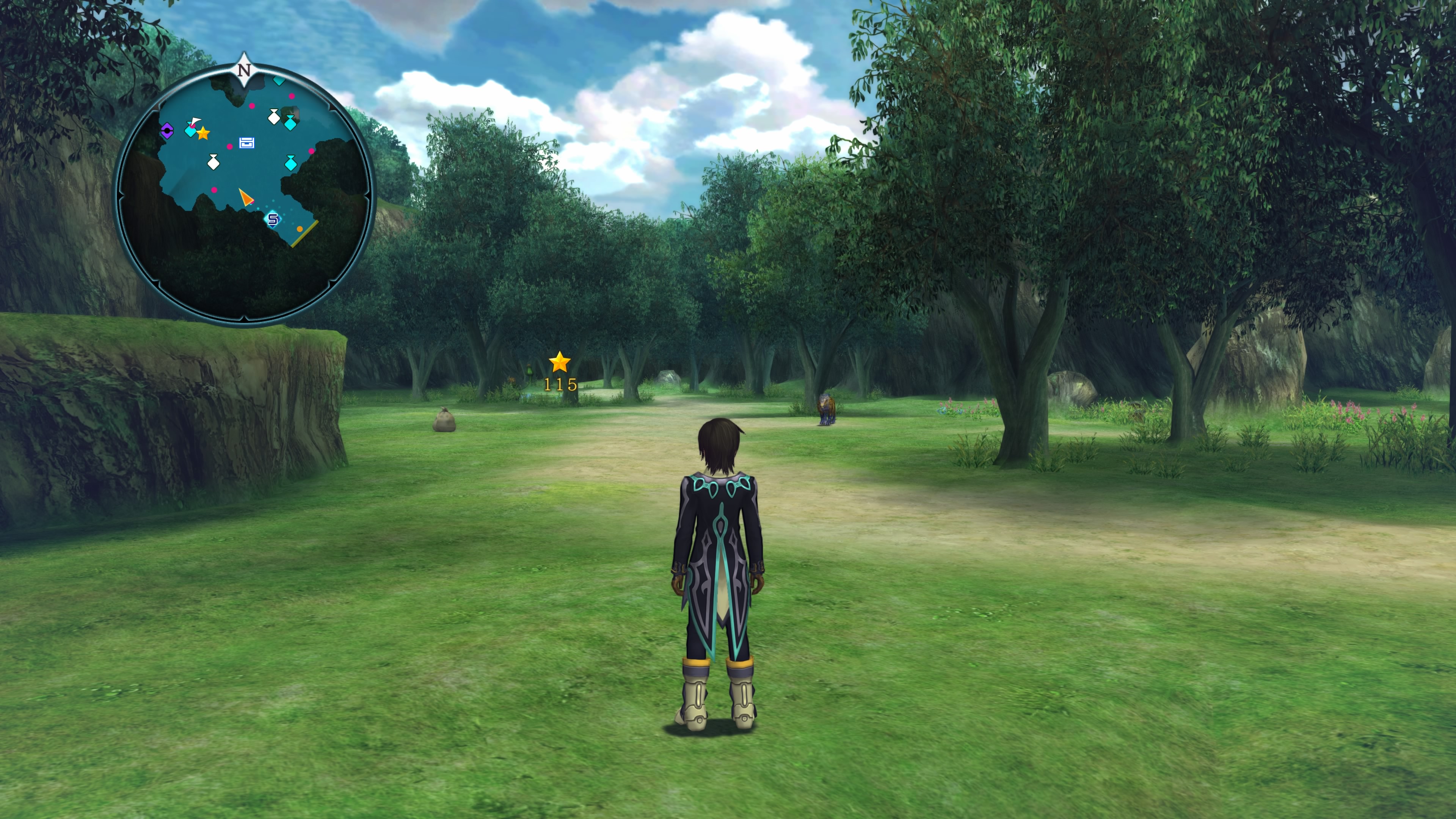Viewport: 1456px width, 819px height.
Task: Click the small orange dot on the minimap
Action: pyautogui.click(x=300, y=229)
